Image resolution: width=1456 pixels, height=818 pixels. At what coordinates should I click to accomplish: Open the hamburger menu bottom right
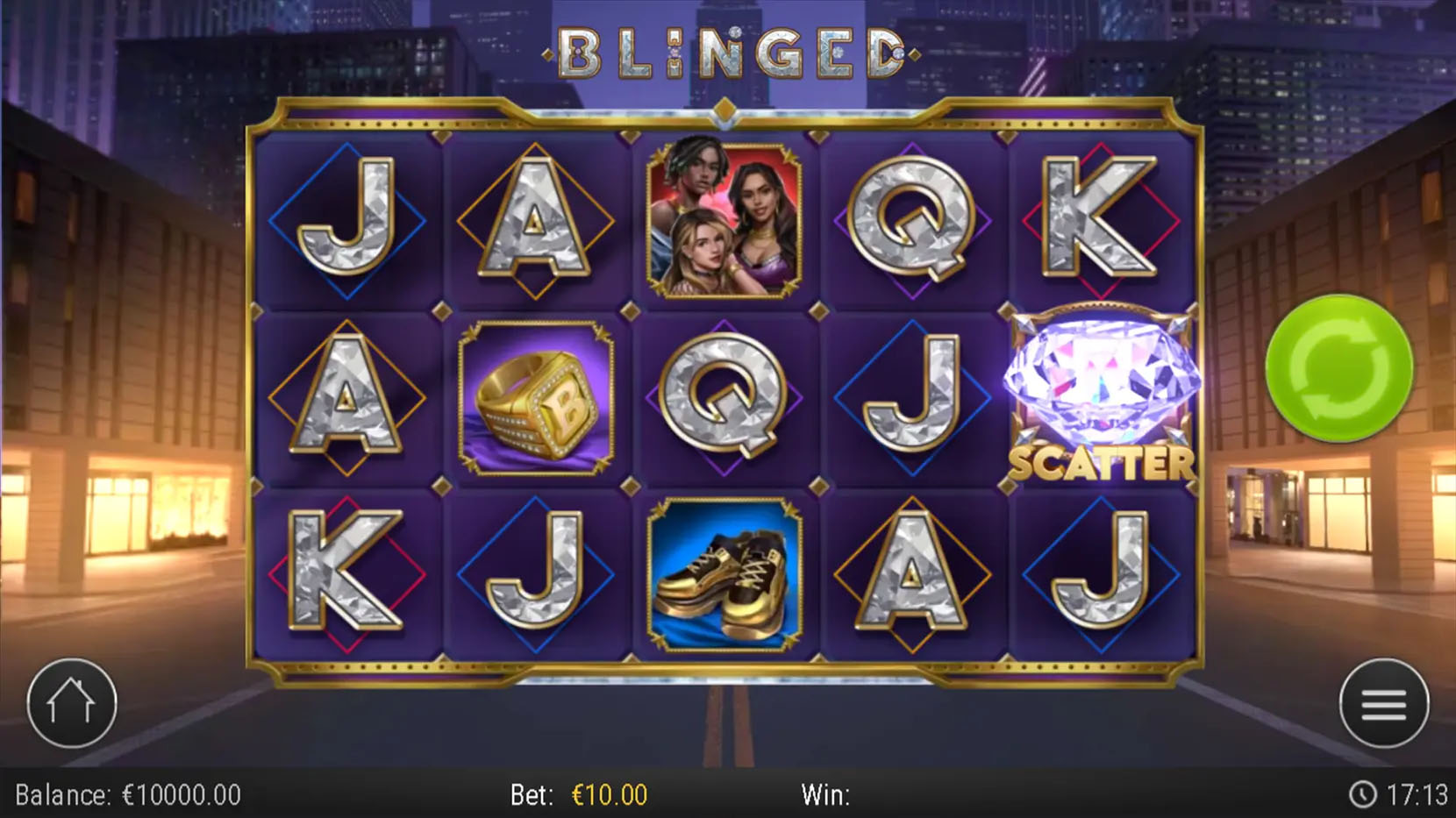pyautogui.click(x=1383, y=701)
